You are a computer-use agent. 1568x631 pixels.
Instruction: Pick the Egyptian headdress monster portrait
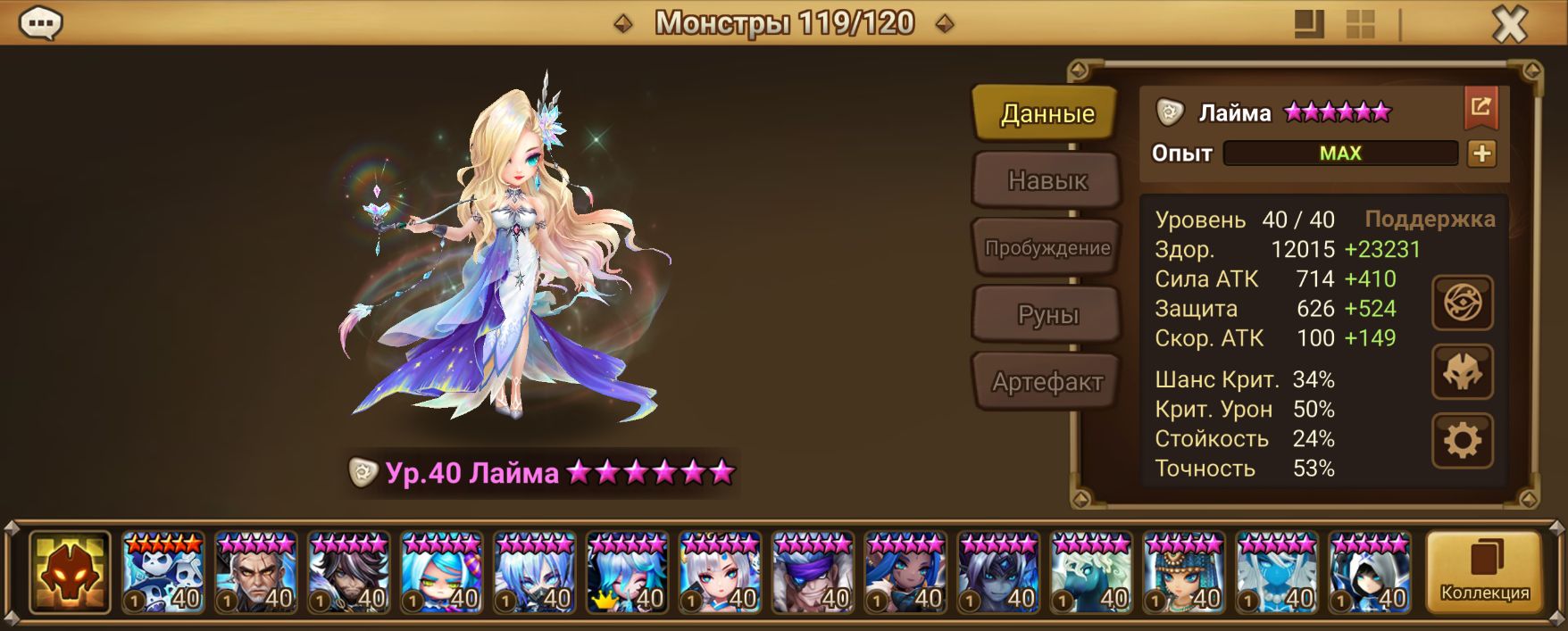[1184, 573]
